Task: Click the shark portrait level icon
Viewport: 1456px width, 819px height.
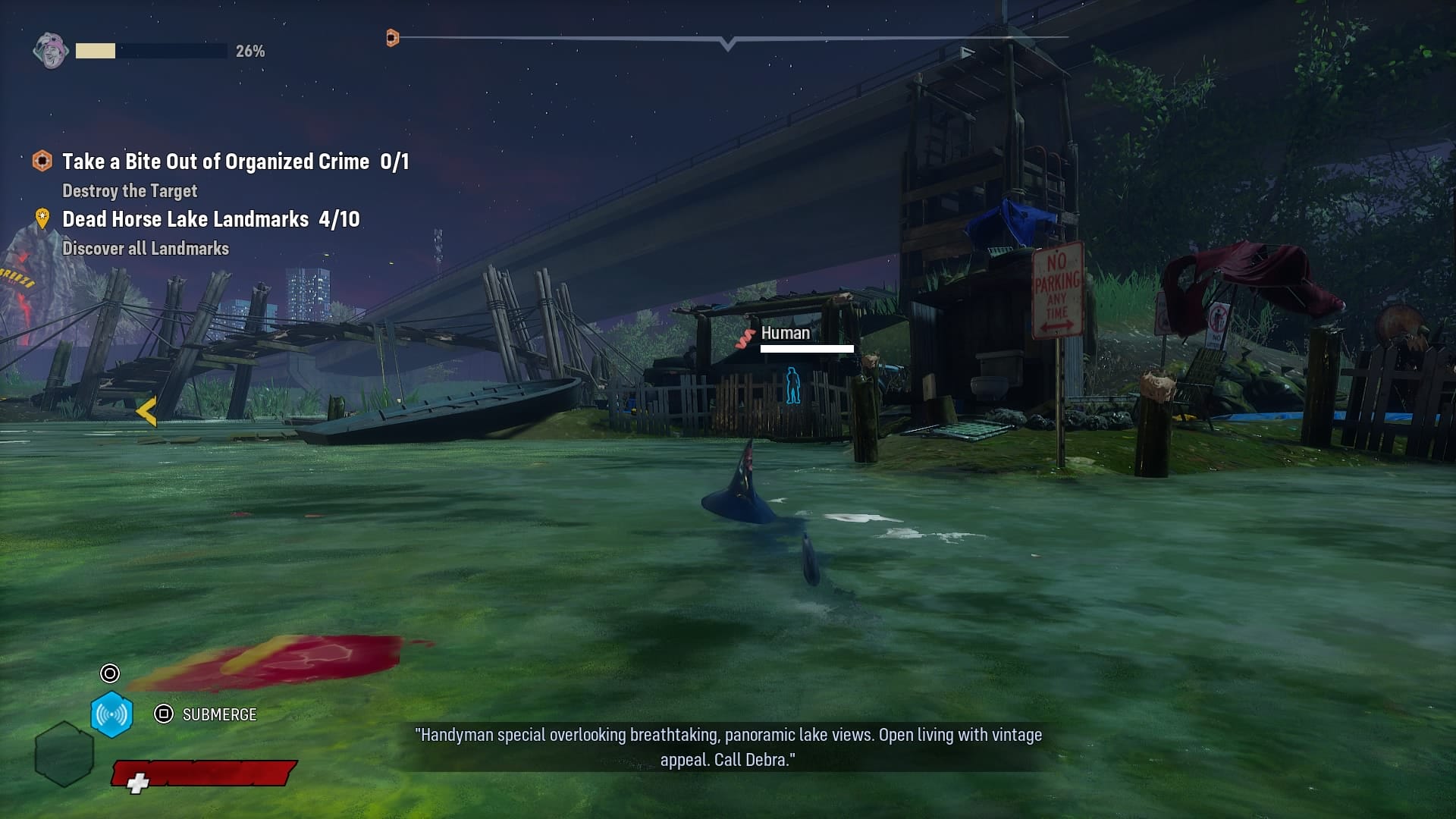Action: click(51, 51)
